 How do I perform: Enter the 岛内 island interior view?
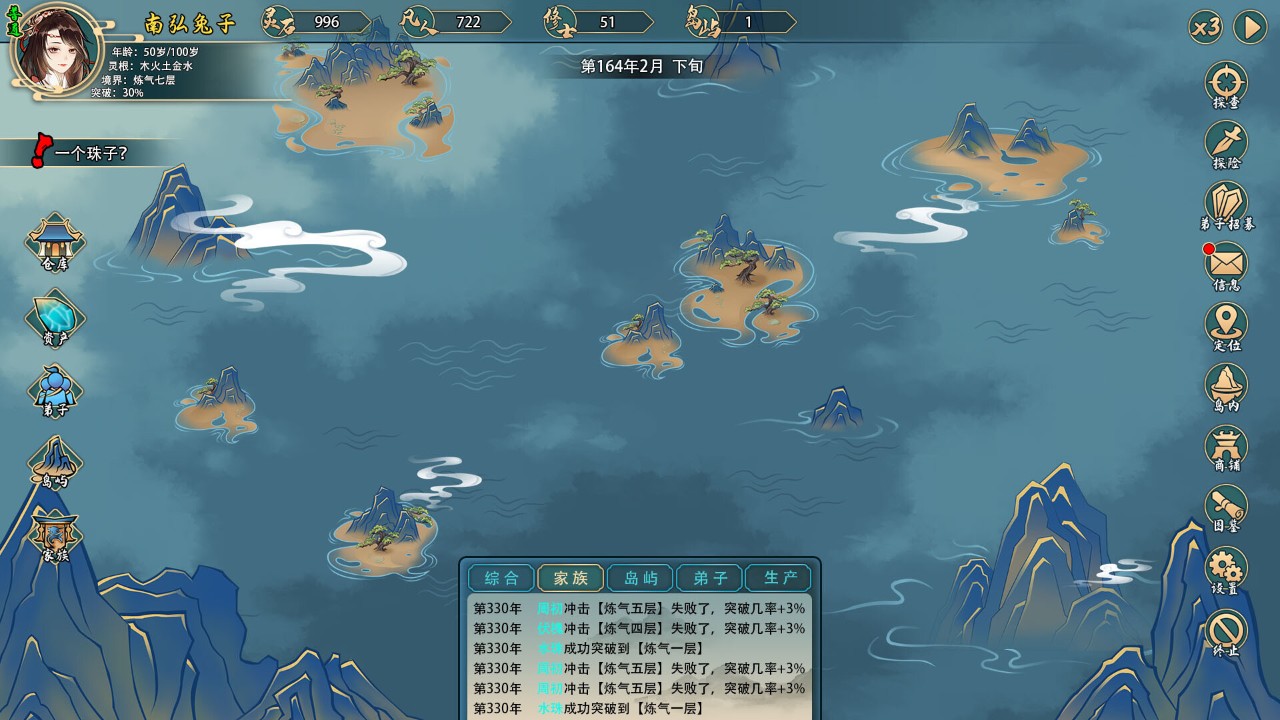(x=1226, y=386)
